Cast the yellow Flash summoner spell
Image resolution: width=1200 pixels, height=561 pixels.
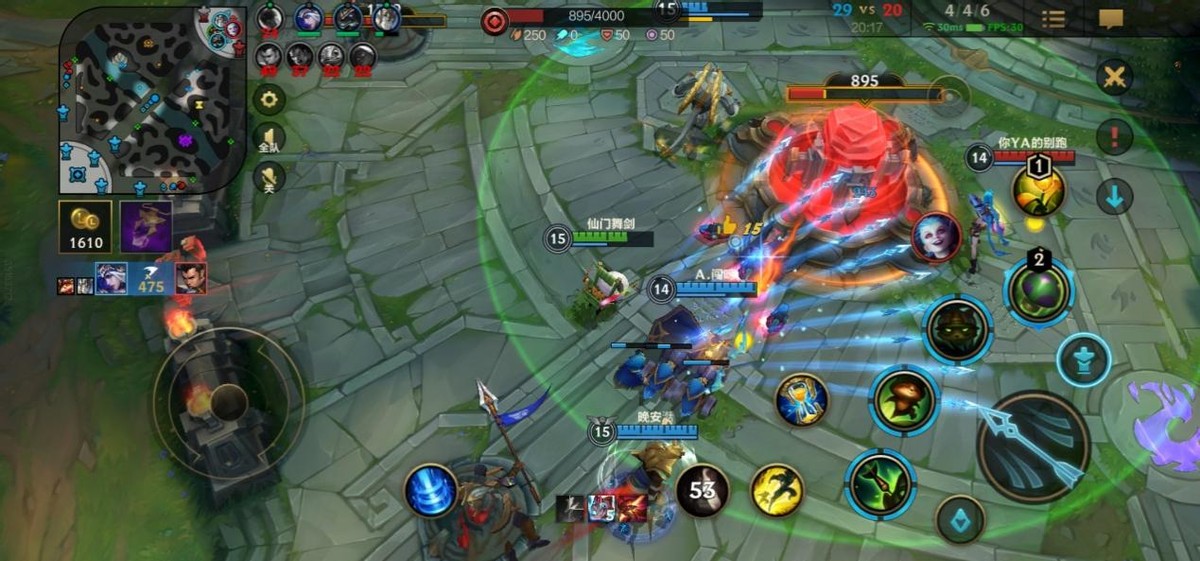[x=777, y=490]
